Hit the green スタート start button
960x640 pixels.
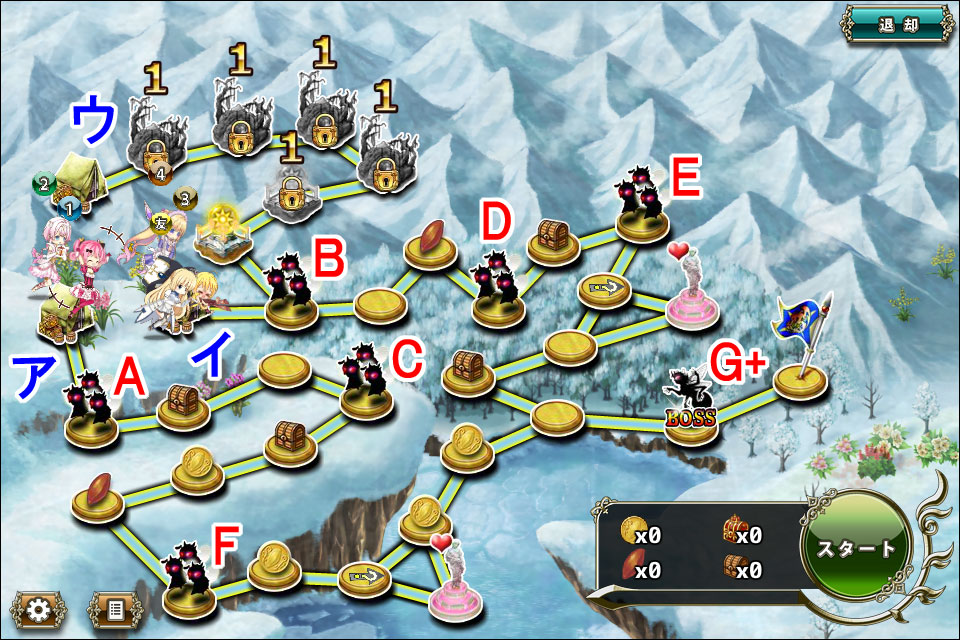[x=855, y=549]
